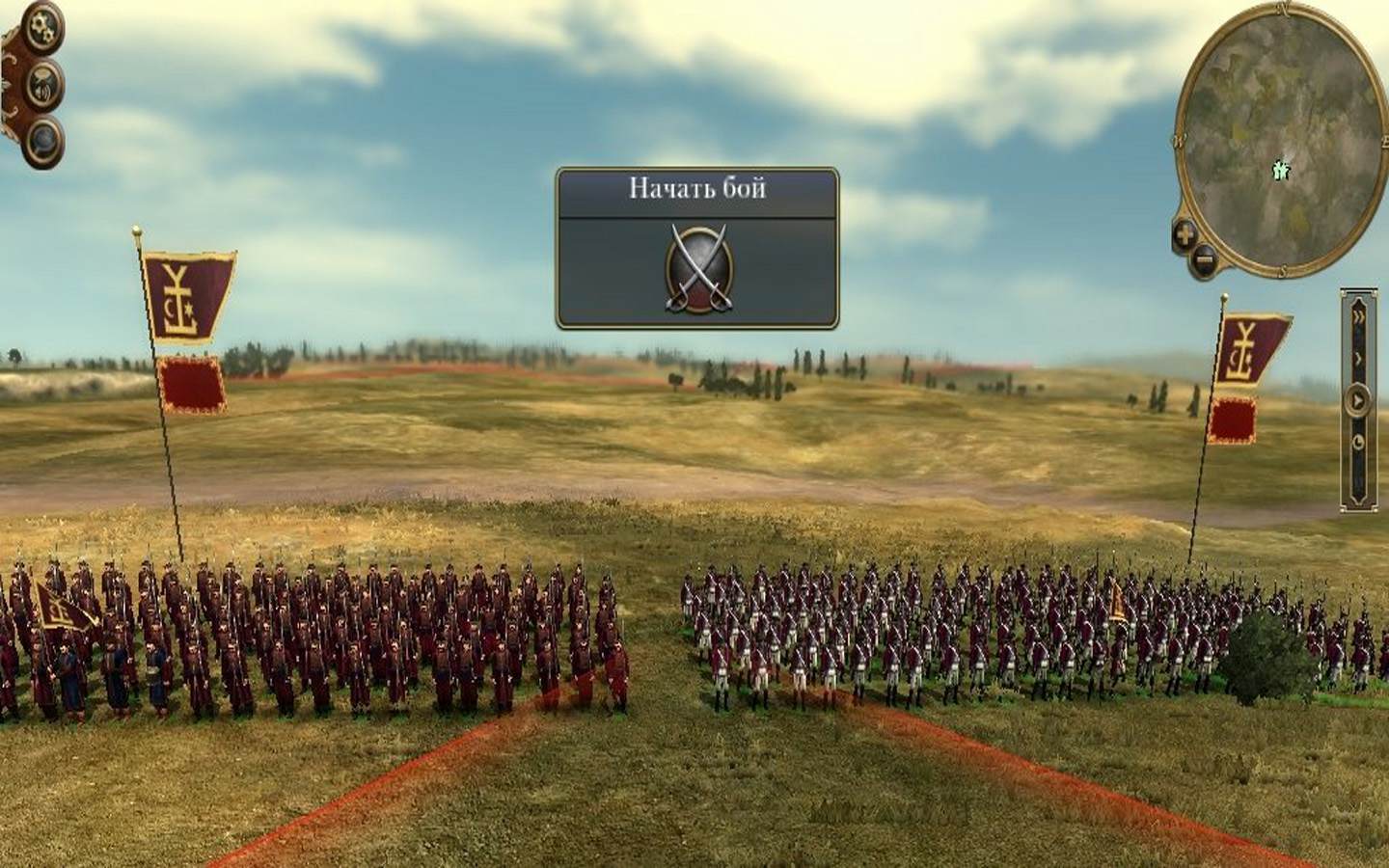The width and height of the screenshot is (1389, 868).
Task: Choose the single-arrow fast speed
Action: pos(1359,358)
